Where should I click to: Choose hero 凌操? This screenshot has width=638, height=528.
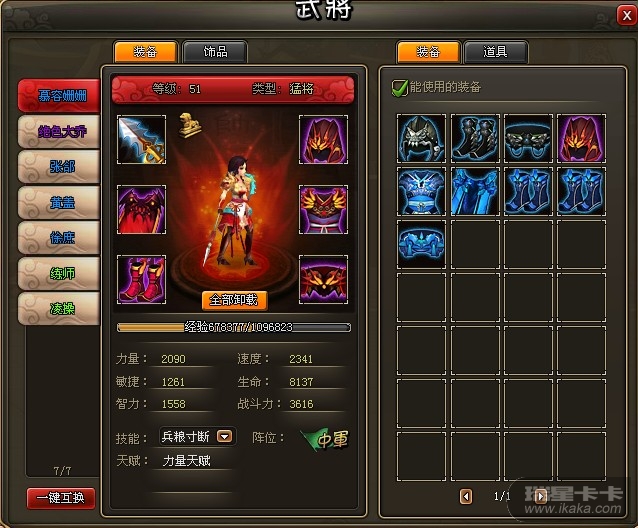(61, 307)
